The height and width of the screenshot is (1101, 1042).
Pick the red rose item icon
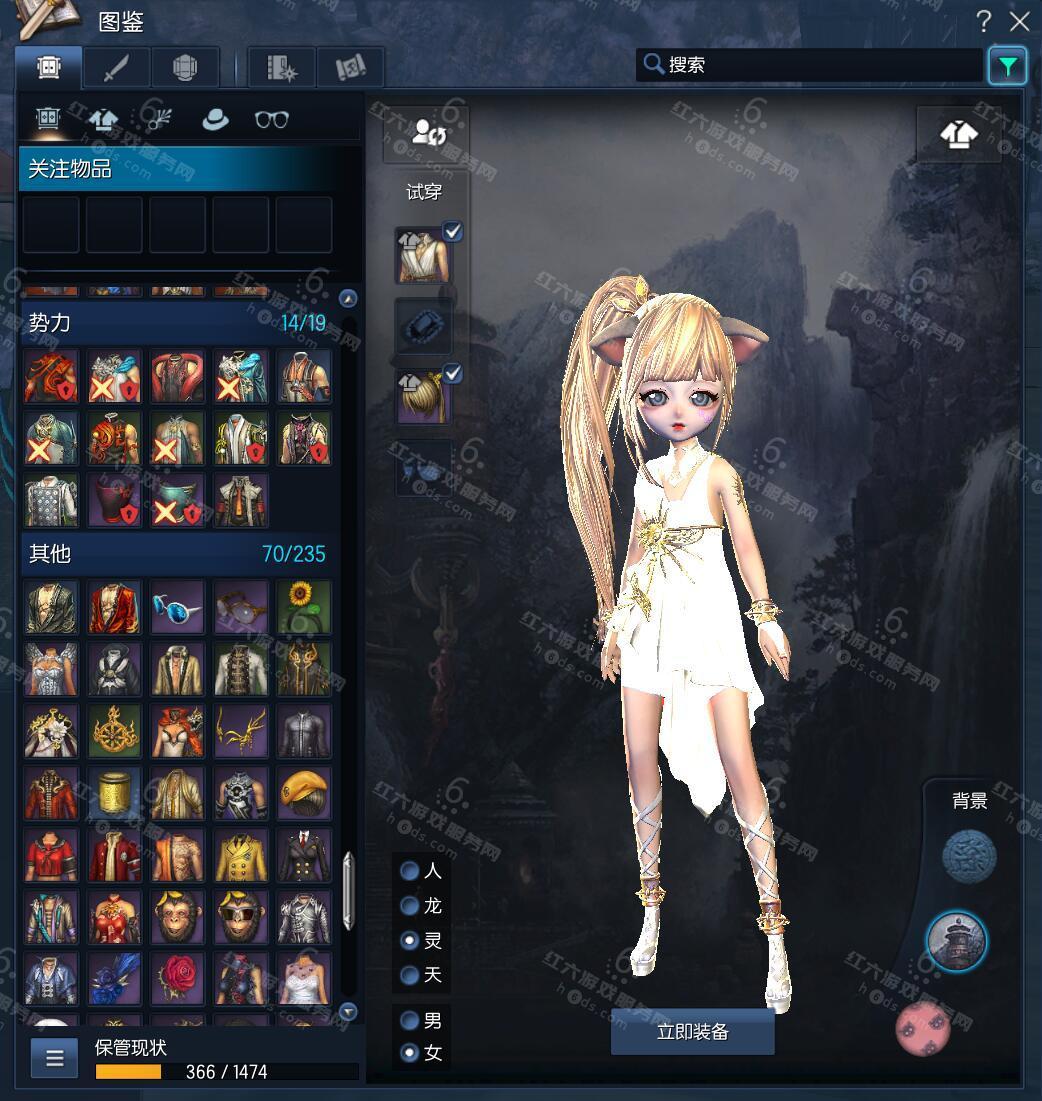pos(178,978)
